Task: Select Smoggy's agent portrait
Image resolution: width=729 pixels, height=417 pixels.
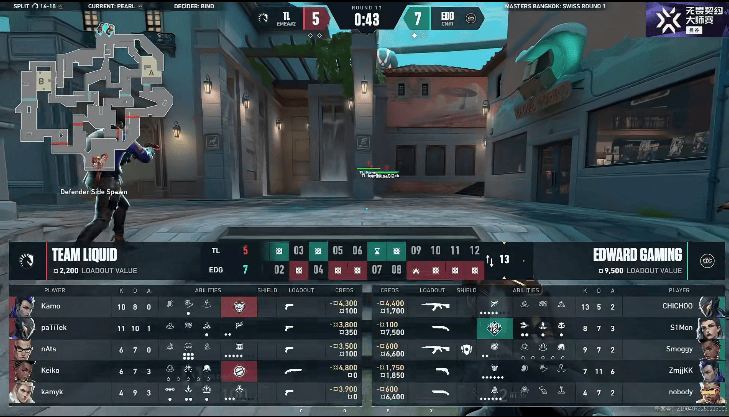Action: (709, 349)
